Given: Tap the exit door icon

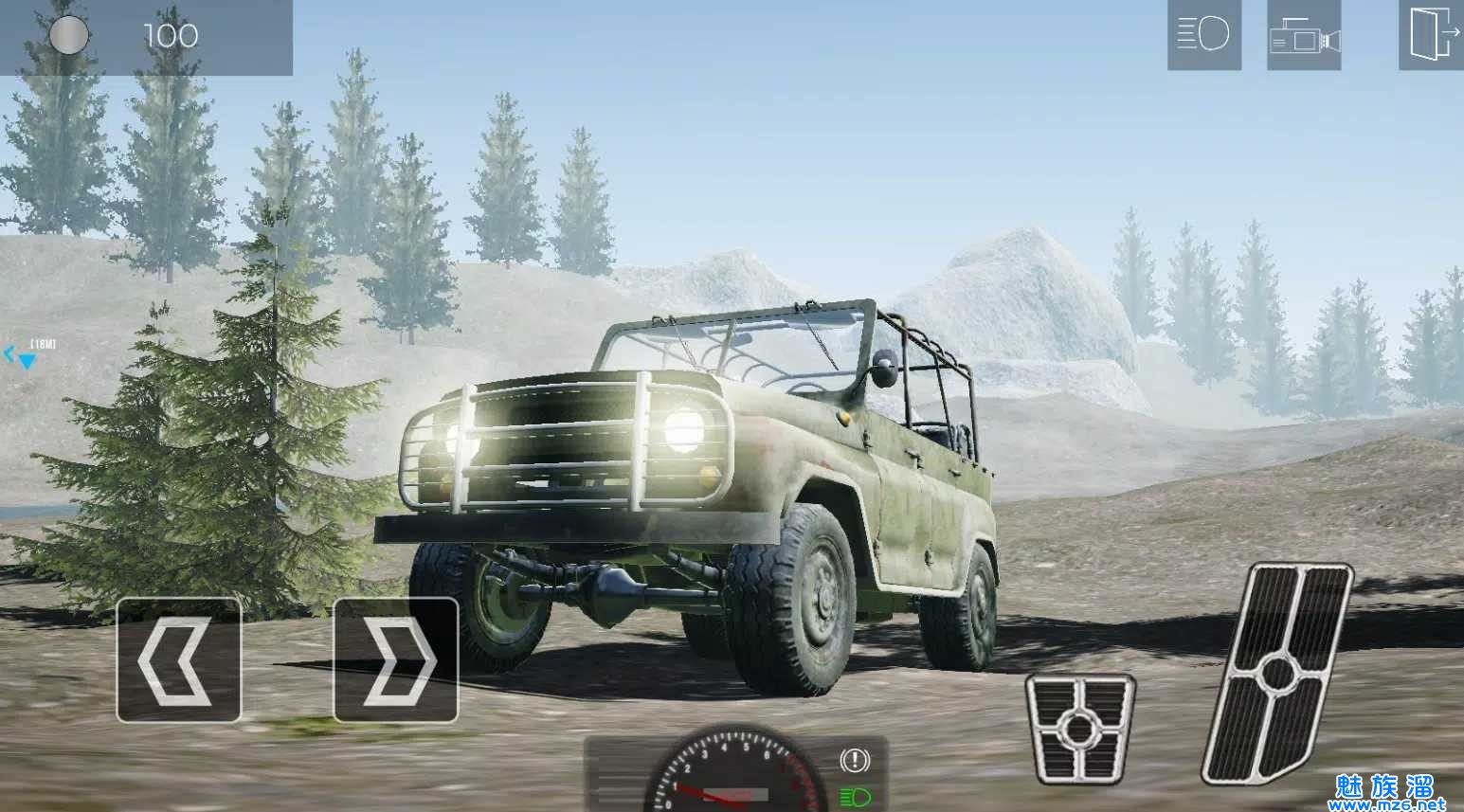Looking at the screenshot, I should [x=1431, y=35].
